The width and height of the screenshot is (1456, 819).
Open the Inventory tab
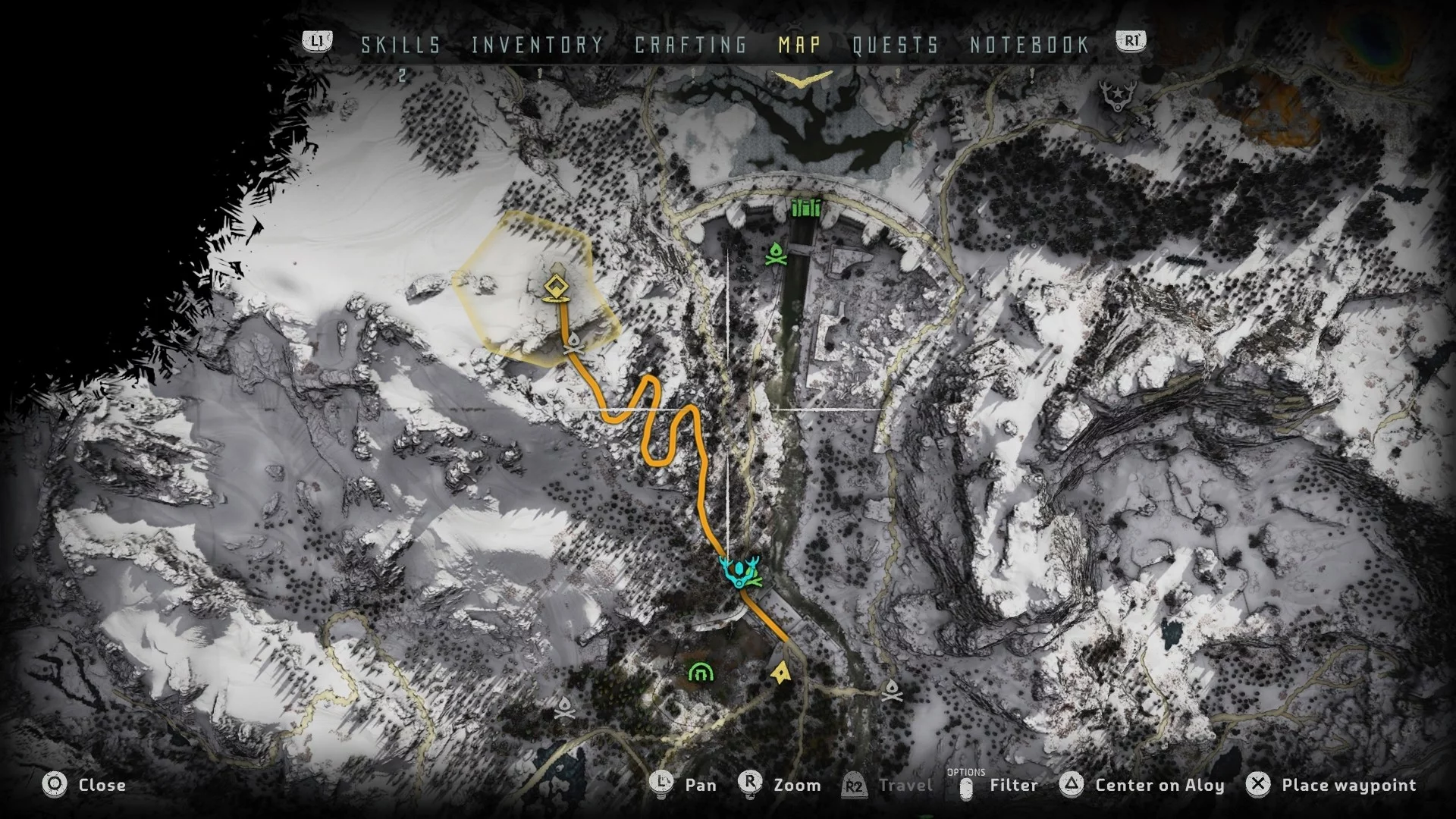click(x=537, y=45)
